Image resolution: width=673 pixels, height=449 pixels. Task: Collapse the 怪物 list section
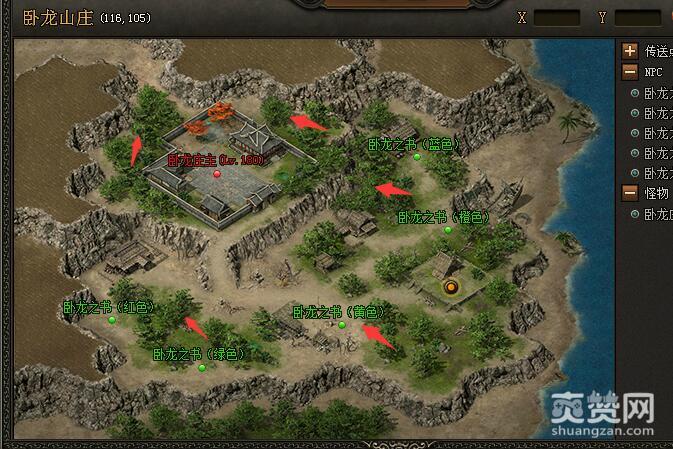point(630,192)
